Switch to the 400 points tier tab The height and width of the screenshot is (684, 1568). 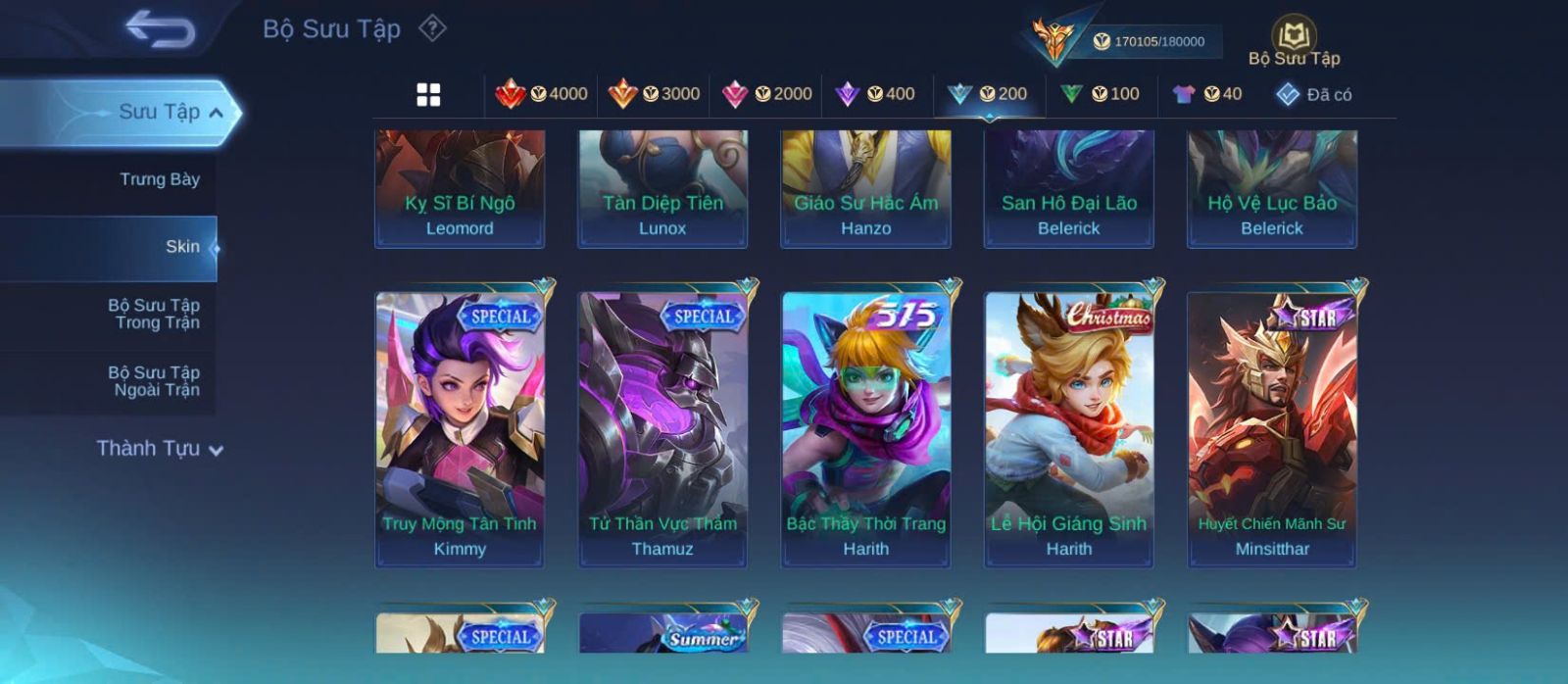click(x=874, y=94)
